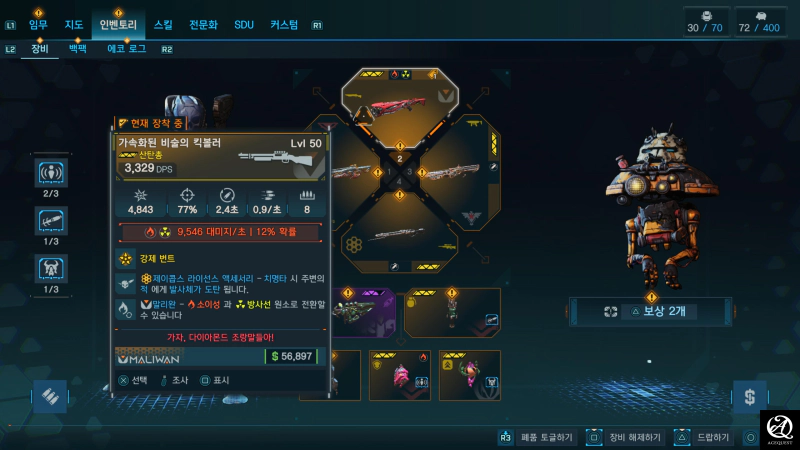
Task: Switch to the 전문화 tab
Action: pos(201,24)
